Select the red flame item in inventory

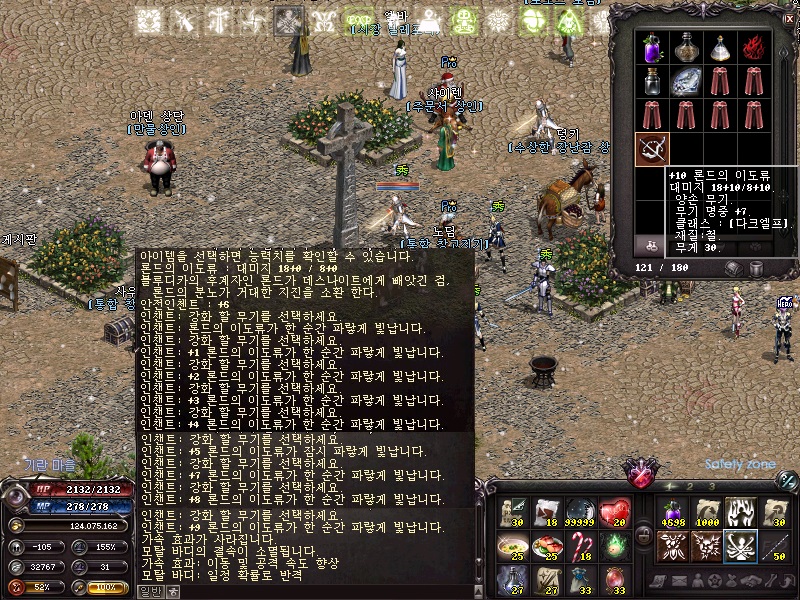pyautogui.click(x=751, y=46)
